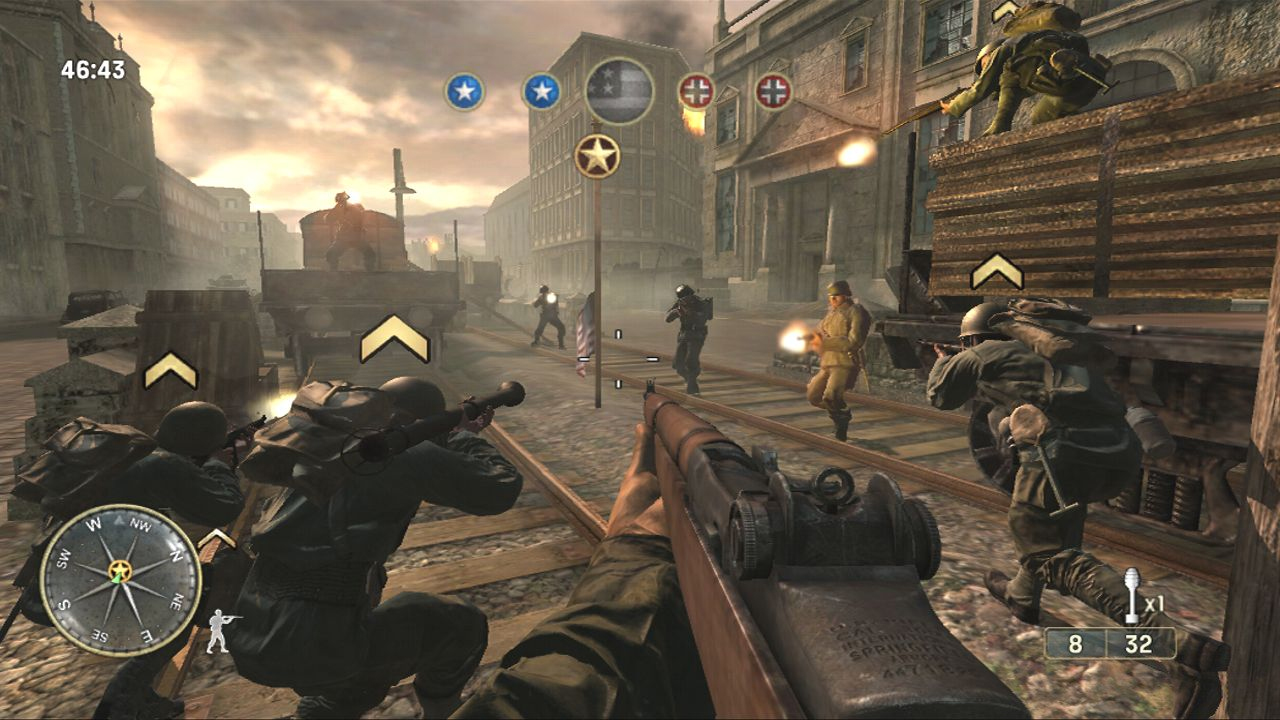Click the first German cross Axis icon
Image resolution: width=1280 pixels, height=720 pixels.
[x=697, y=90]
